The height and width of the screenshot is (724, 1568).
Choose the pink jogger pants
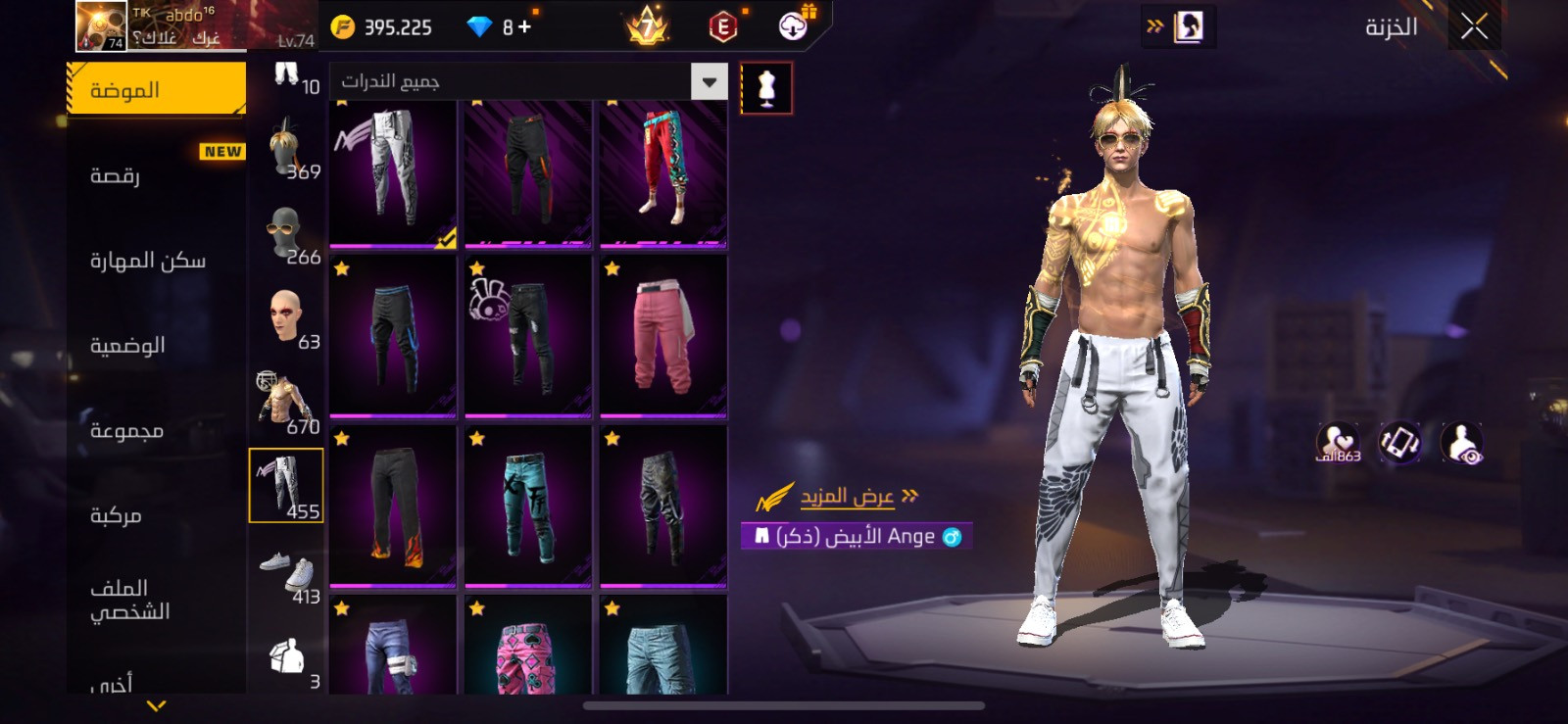pos(663,336)
